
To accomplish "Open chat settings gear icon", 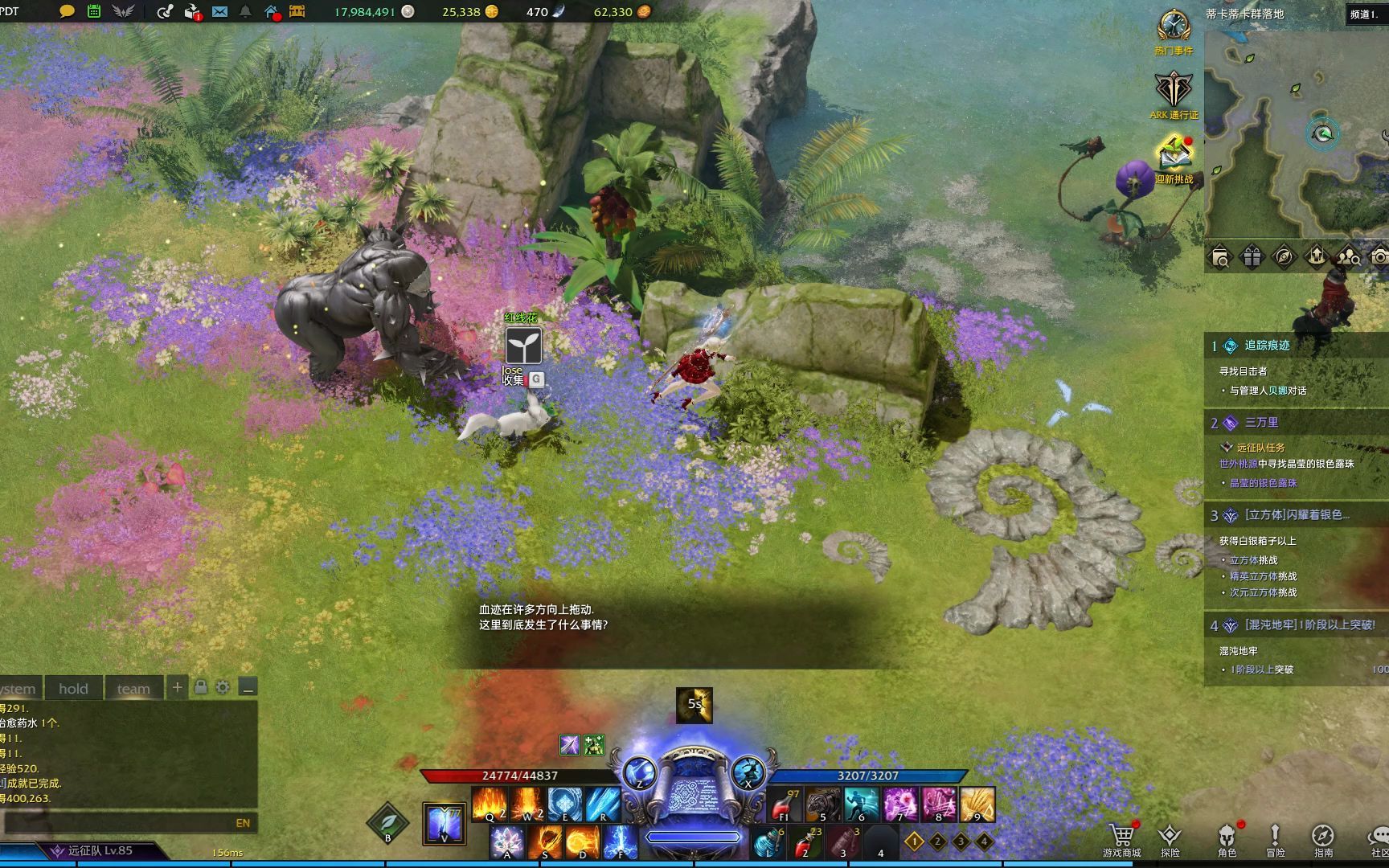I will tap(223, 687).
